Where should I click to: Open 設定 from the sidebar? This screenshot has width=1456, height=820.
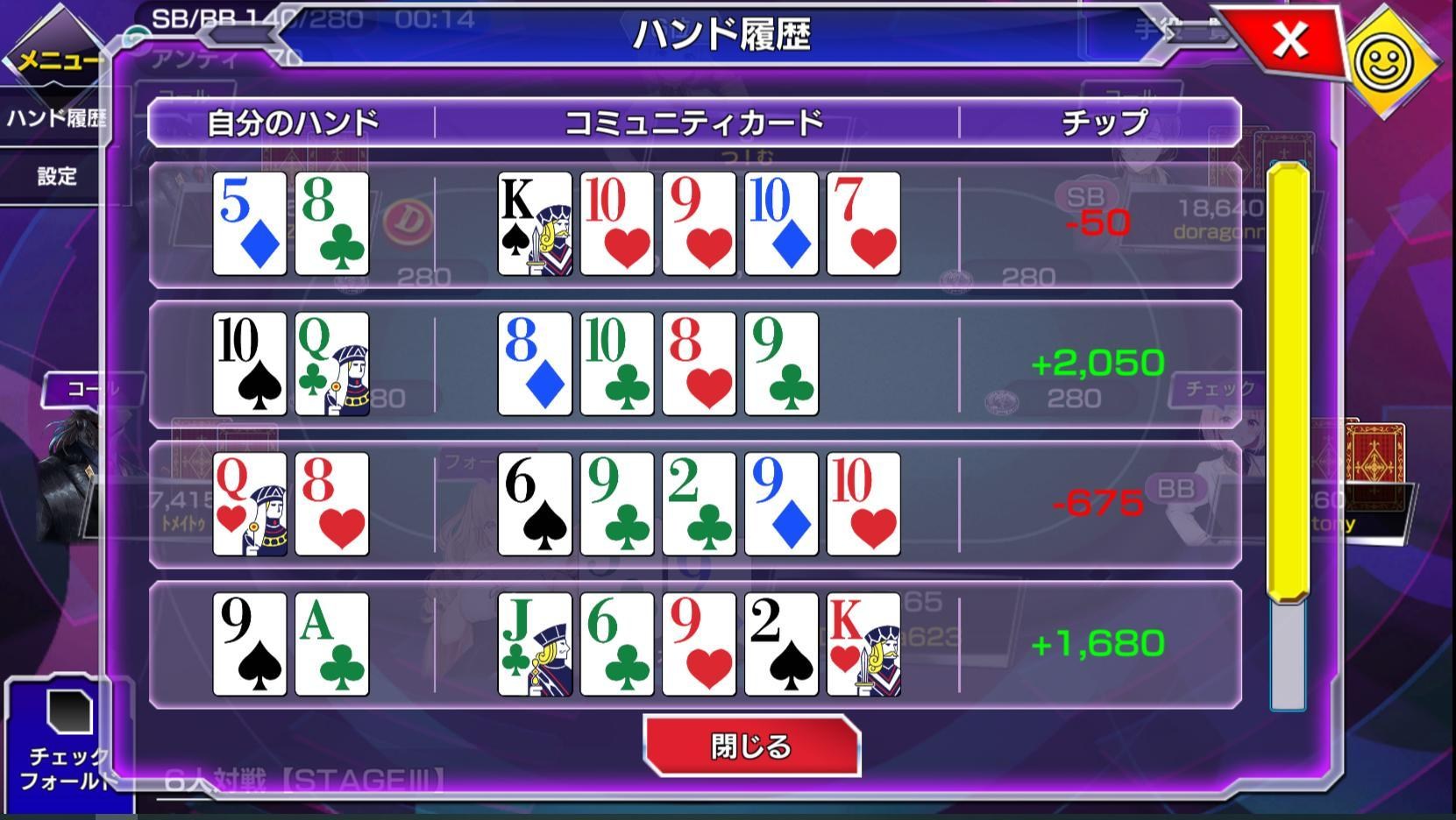point(57,177)
